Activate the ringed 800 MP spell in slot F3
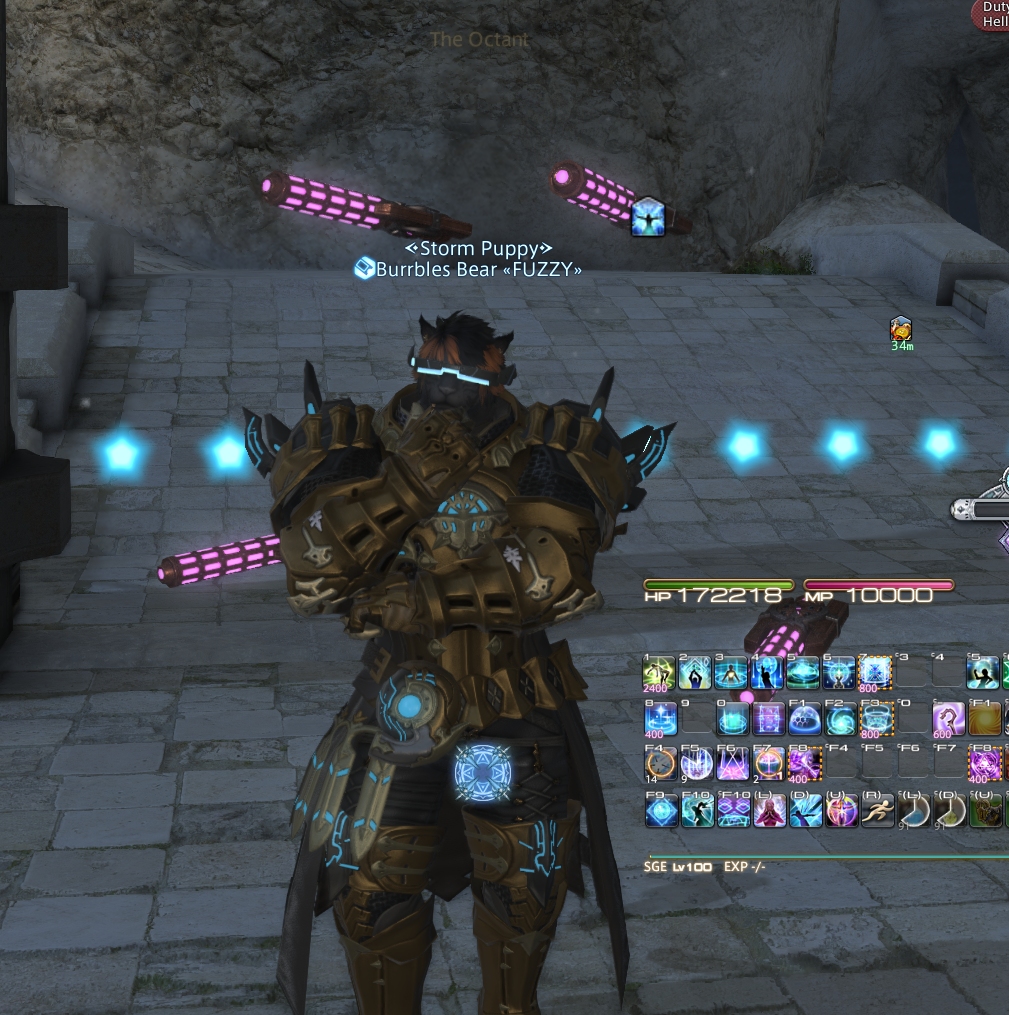This screenshot has height=1015, width=1009. (x=876, y=718)
